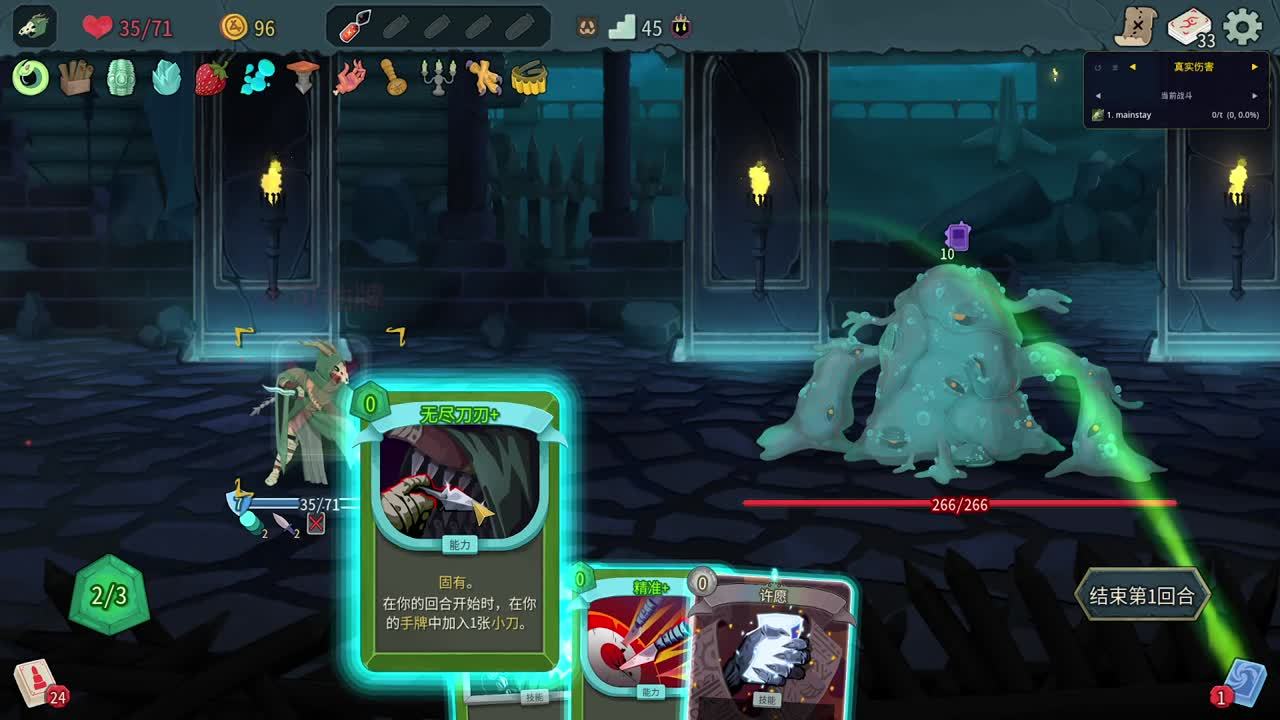This screenshot has width=1280, height=720.
Task: Choose the 许愿 card
Action: coord(772,650)
